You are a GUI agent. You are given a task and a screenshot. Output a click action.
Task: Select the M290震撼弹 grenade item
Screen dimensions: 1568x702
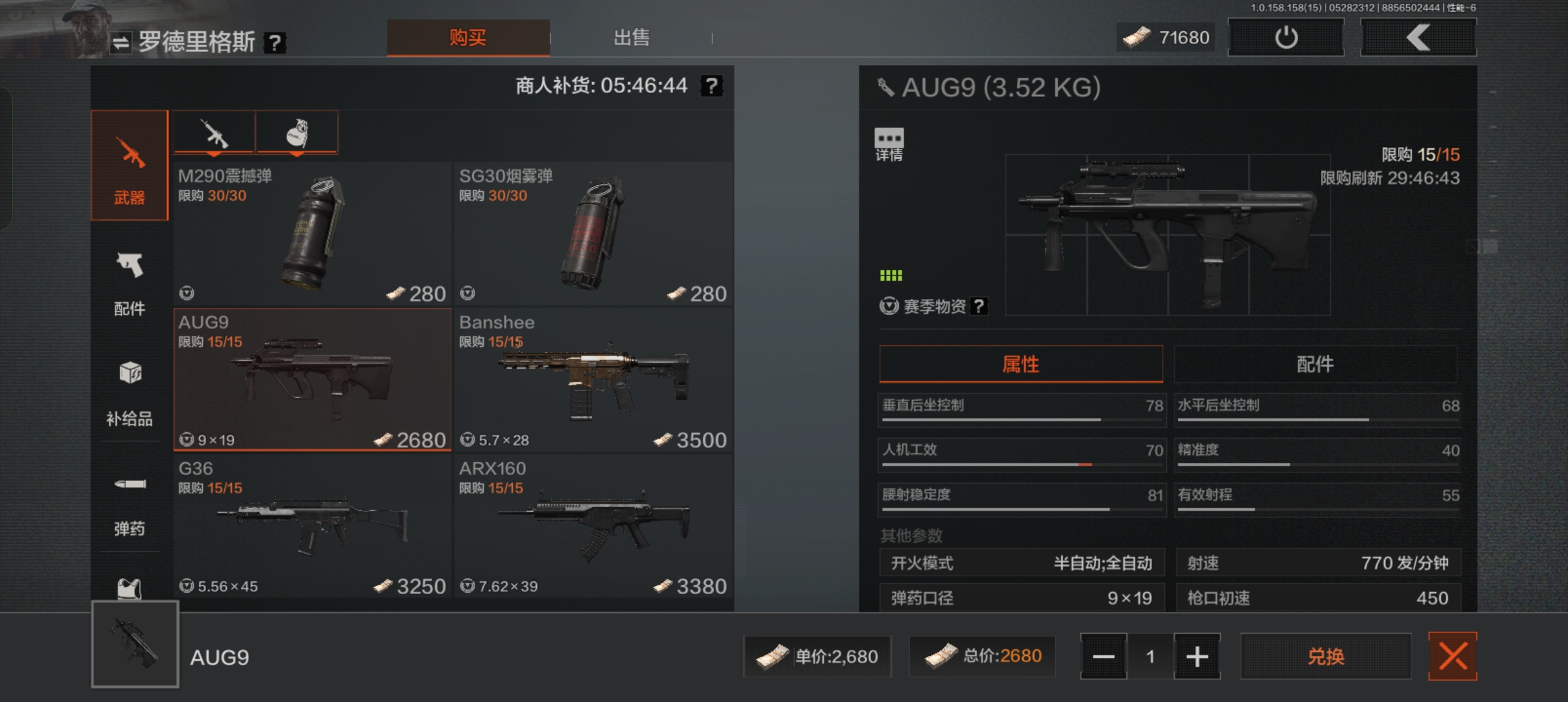tap(312, 234)
